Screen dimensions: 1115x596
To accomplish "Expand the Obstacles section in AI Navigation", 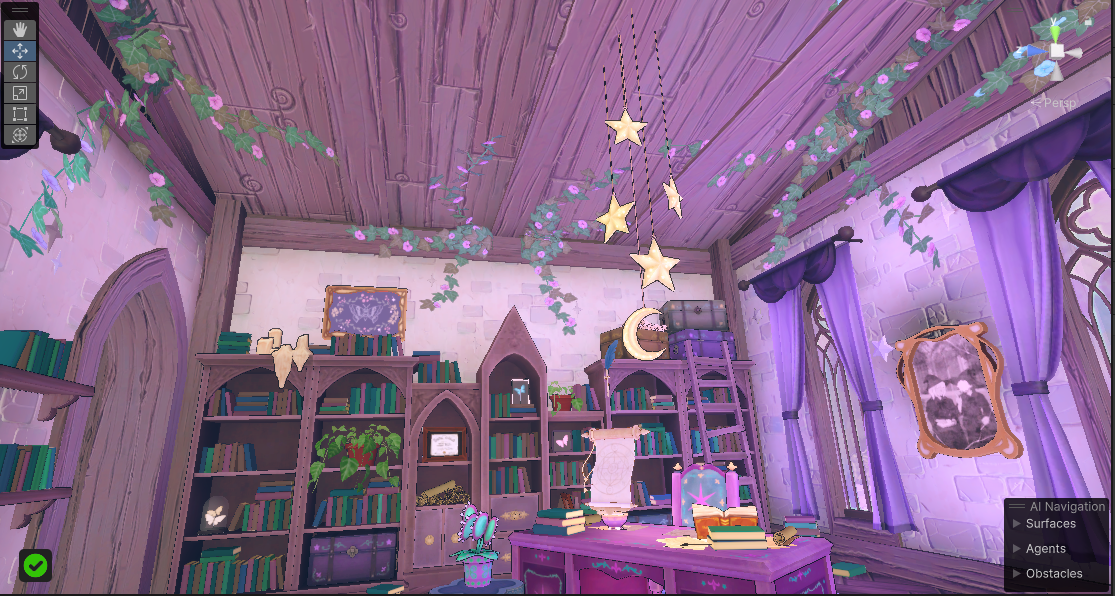I will (x=1053, y=573).
